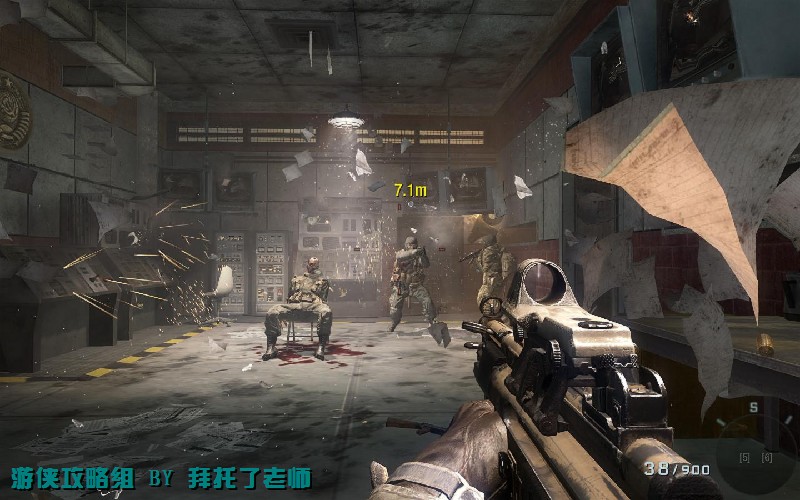Select the 7.1m objective distance marker

(410, 189)
